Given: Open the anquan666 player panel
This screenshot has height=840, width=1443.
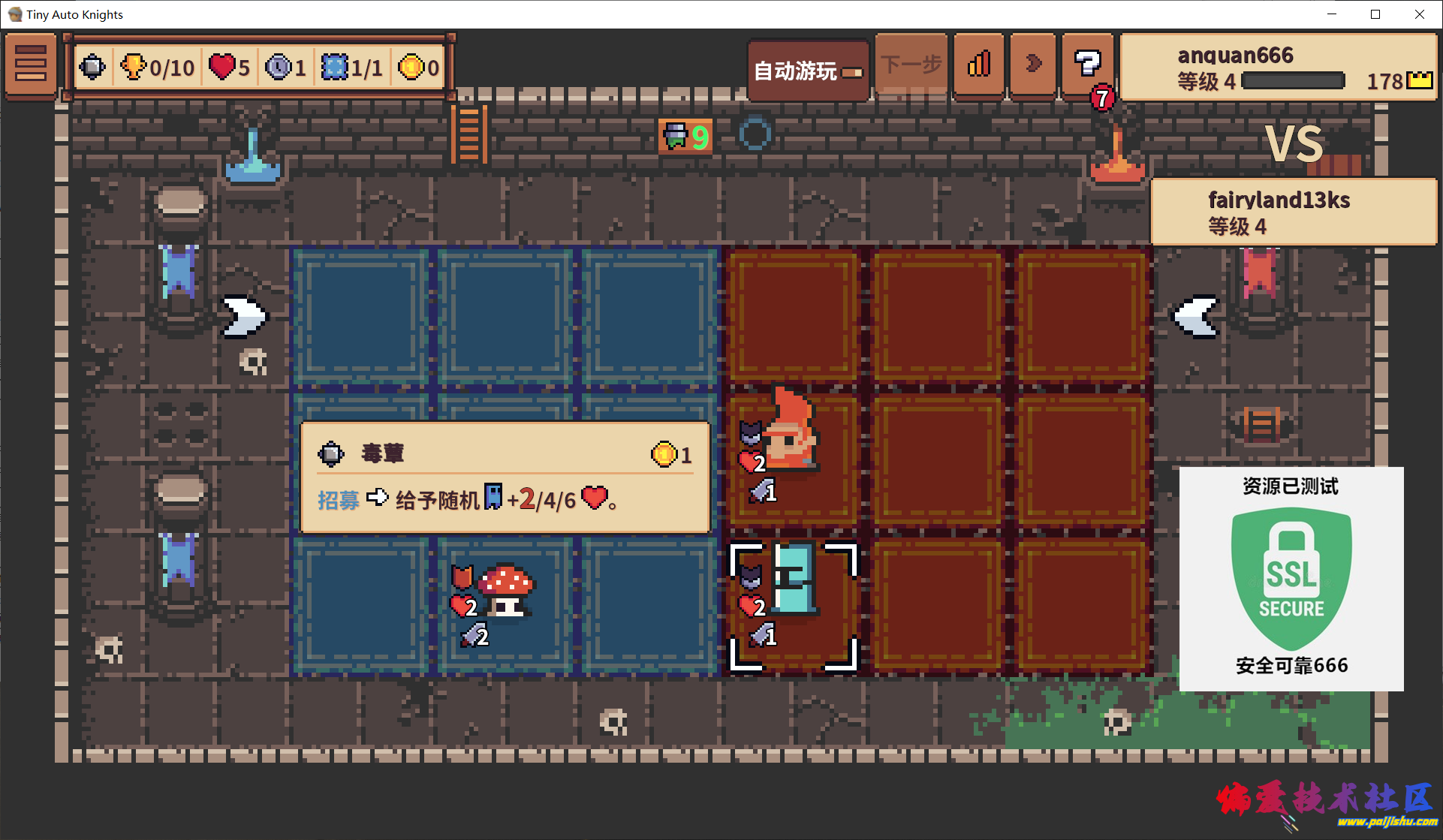Looking at the screenshot, I should coord(1279,68).
